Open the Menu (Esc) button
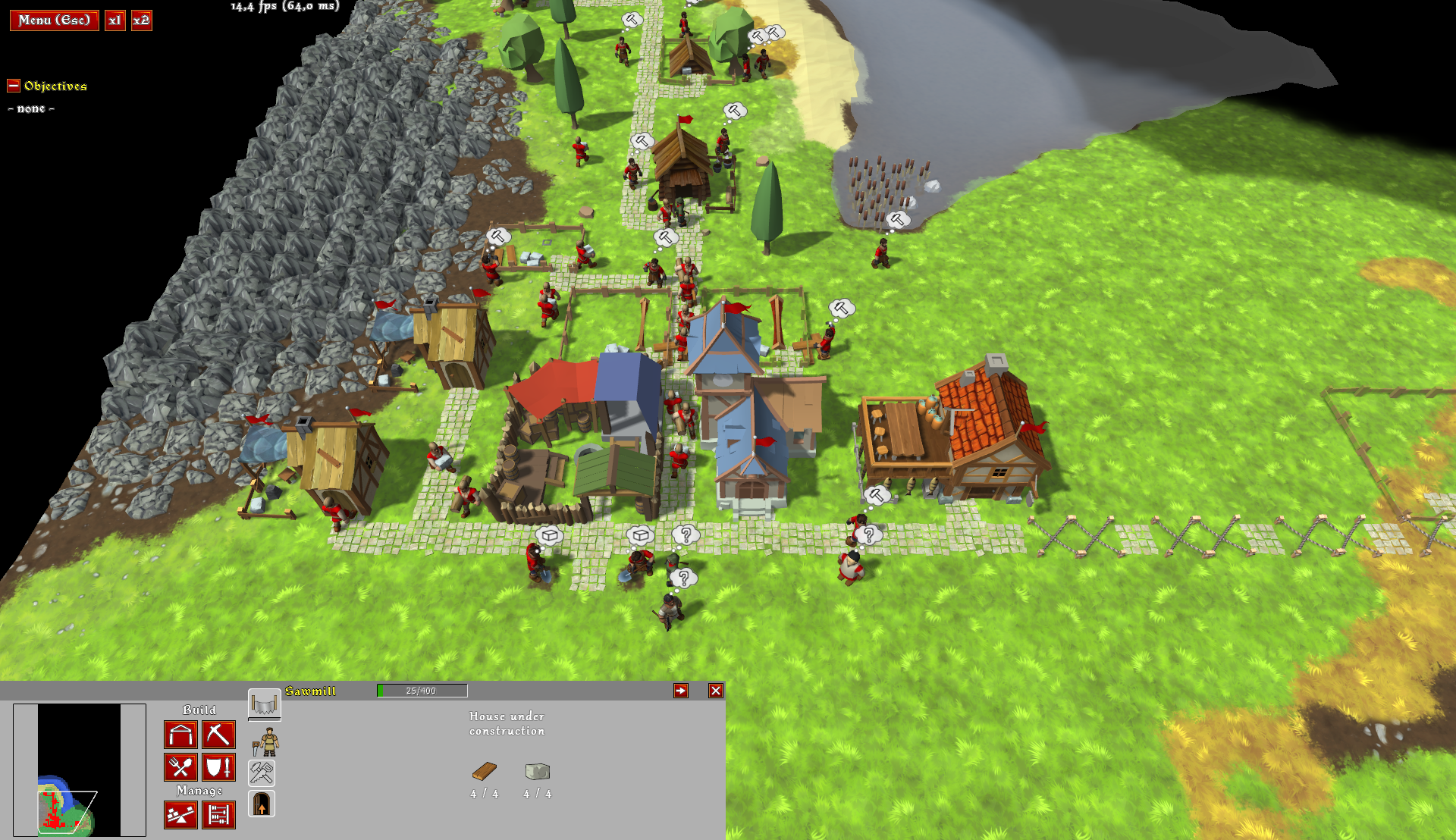This screenshot has width=1456, height=840. [x=54, y=20]
